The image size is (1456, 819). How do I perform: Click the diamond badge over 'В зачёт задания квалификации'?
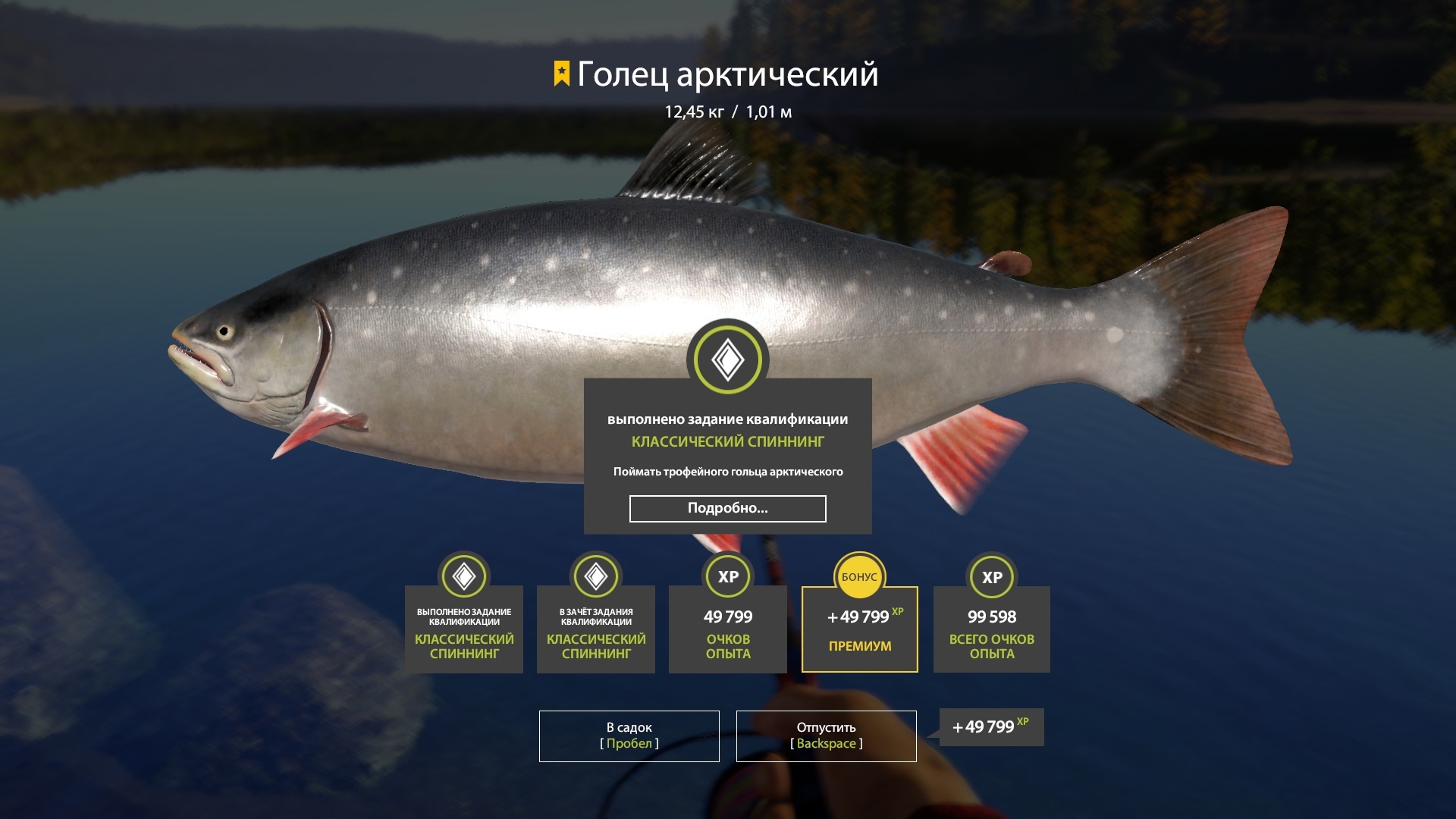(596, 577)
